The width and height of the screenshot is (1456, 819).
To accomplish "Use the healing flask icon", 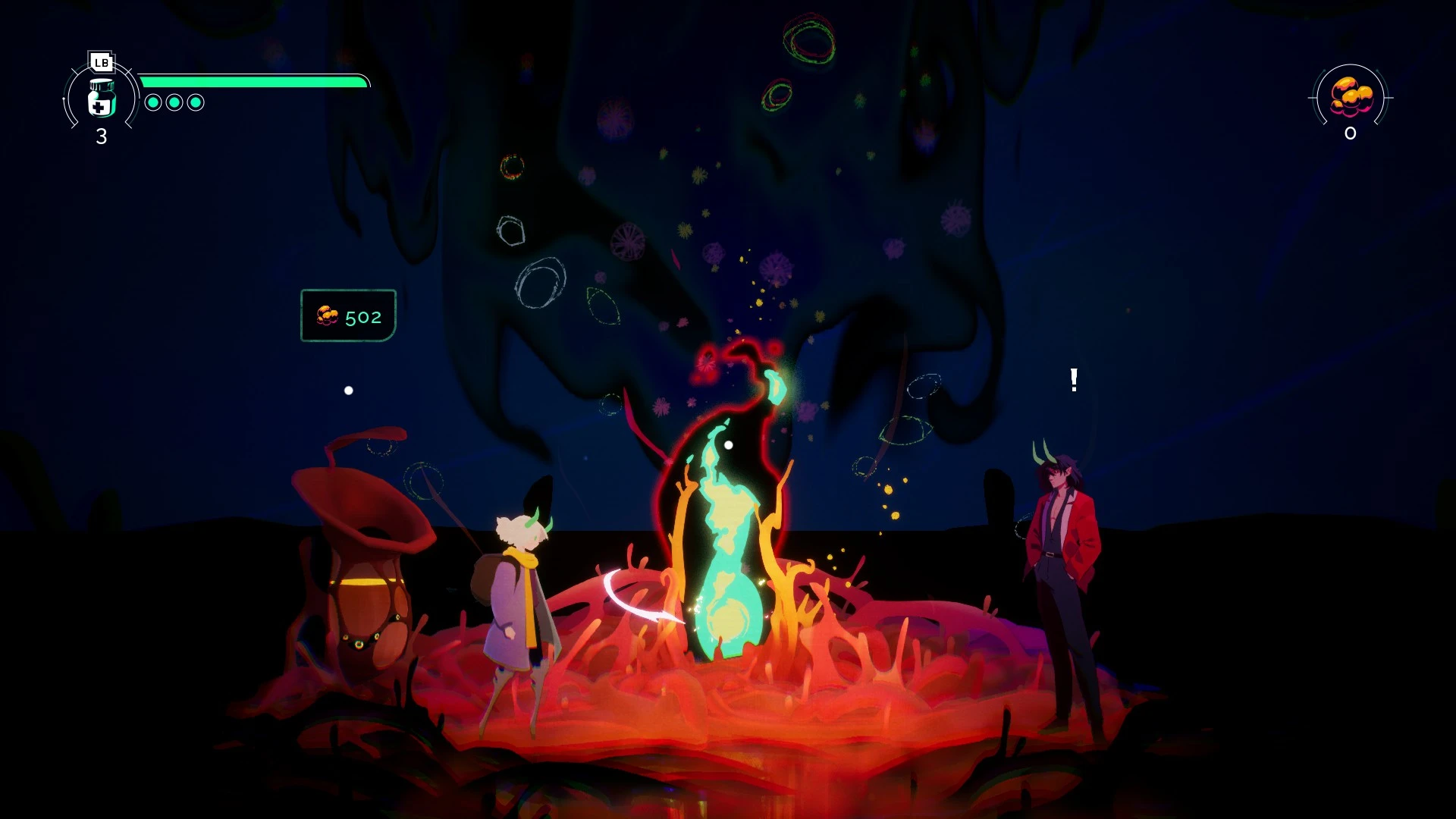I will tap(102, 98).
